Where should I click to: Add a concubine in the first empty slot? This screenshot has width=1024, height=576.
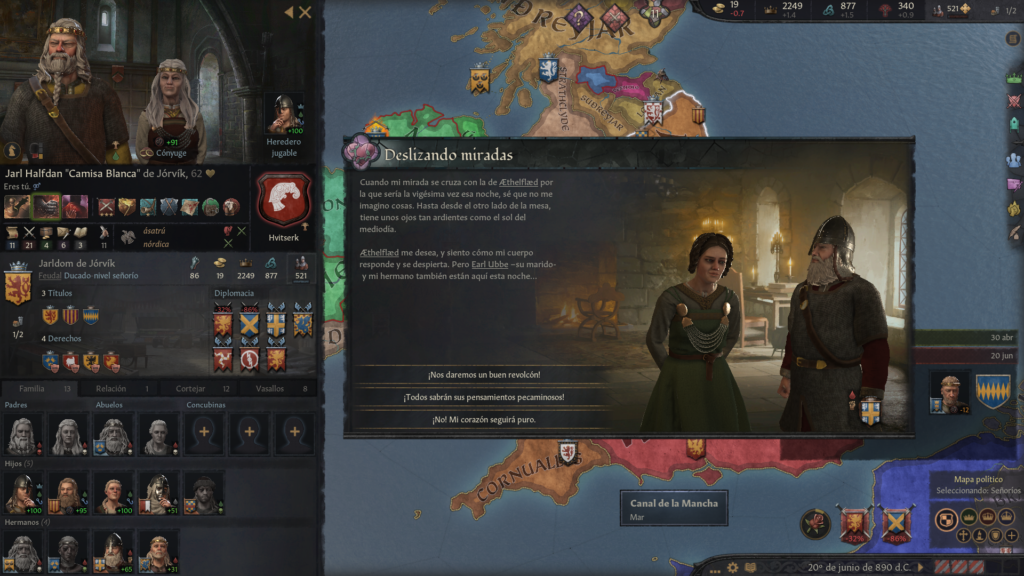click(x=203, y=435)
